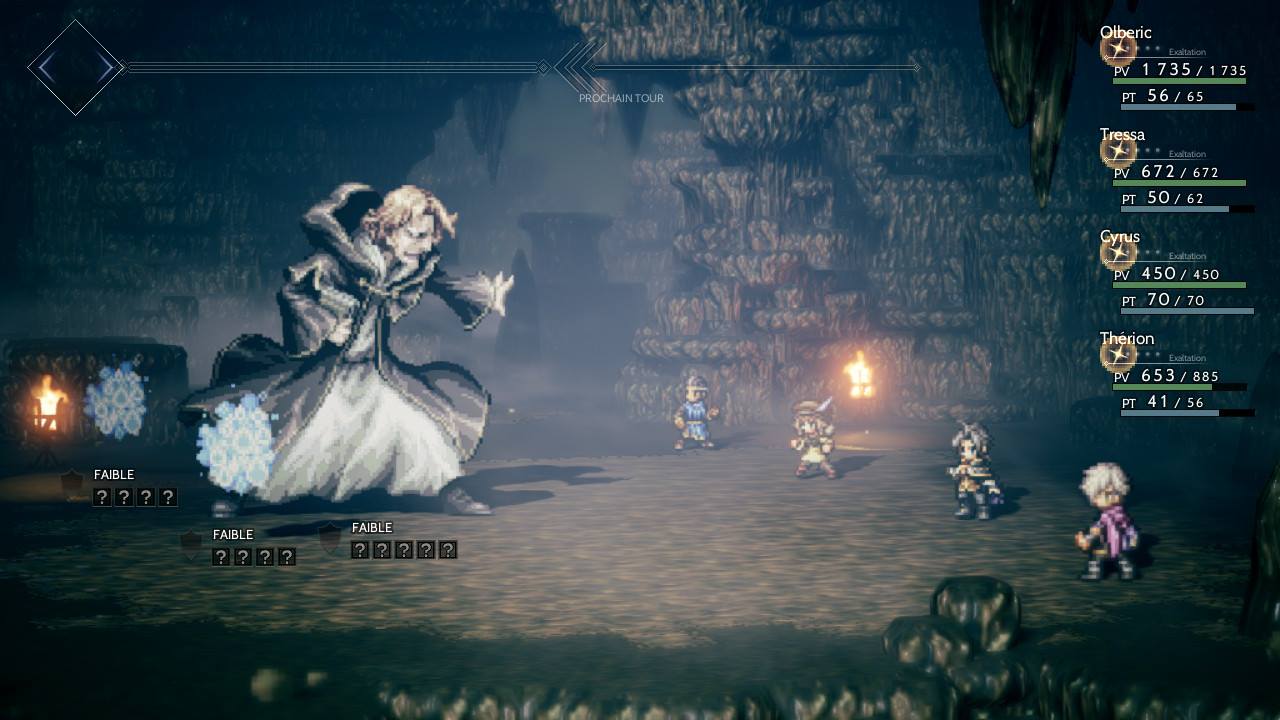Viewport: 1280px width, 720px height.
Task: Toggle Cyrus's Exaltation indicator
Action: [x=1187, y=256]
